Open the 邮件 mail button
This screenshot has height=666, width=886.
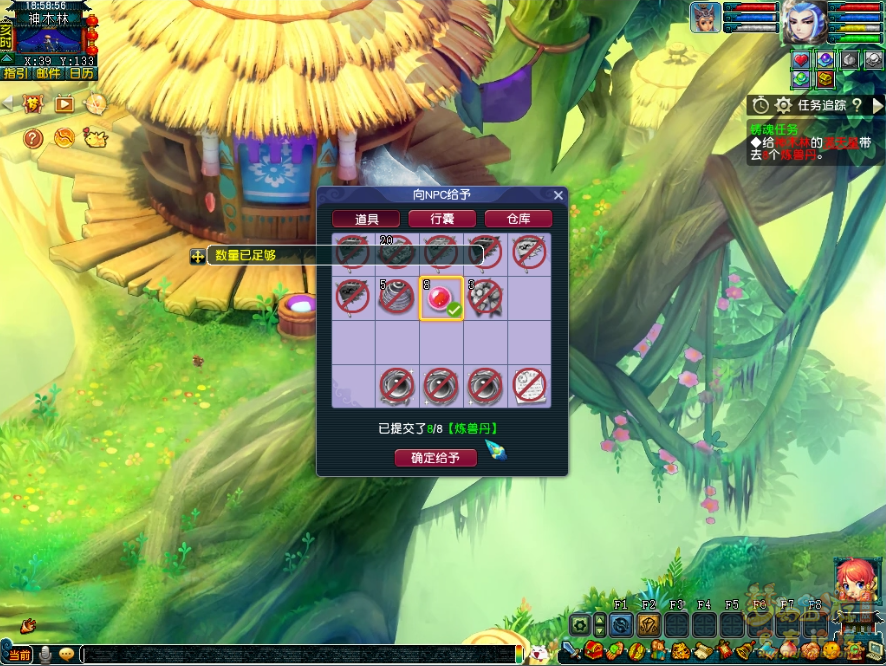pyautogui.click(x=47, y=73)
